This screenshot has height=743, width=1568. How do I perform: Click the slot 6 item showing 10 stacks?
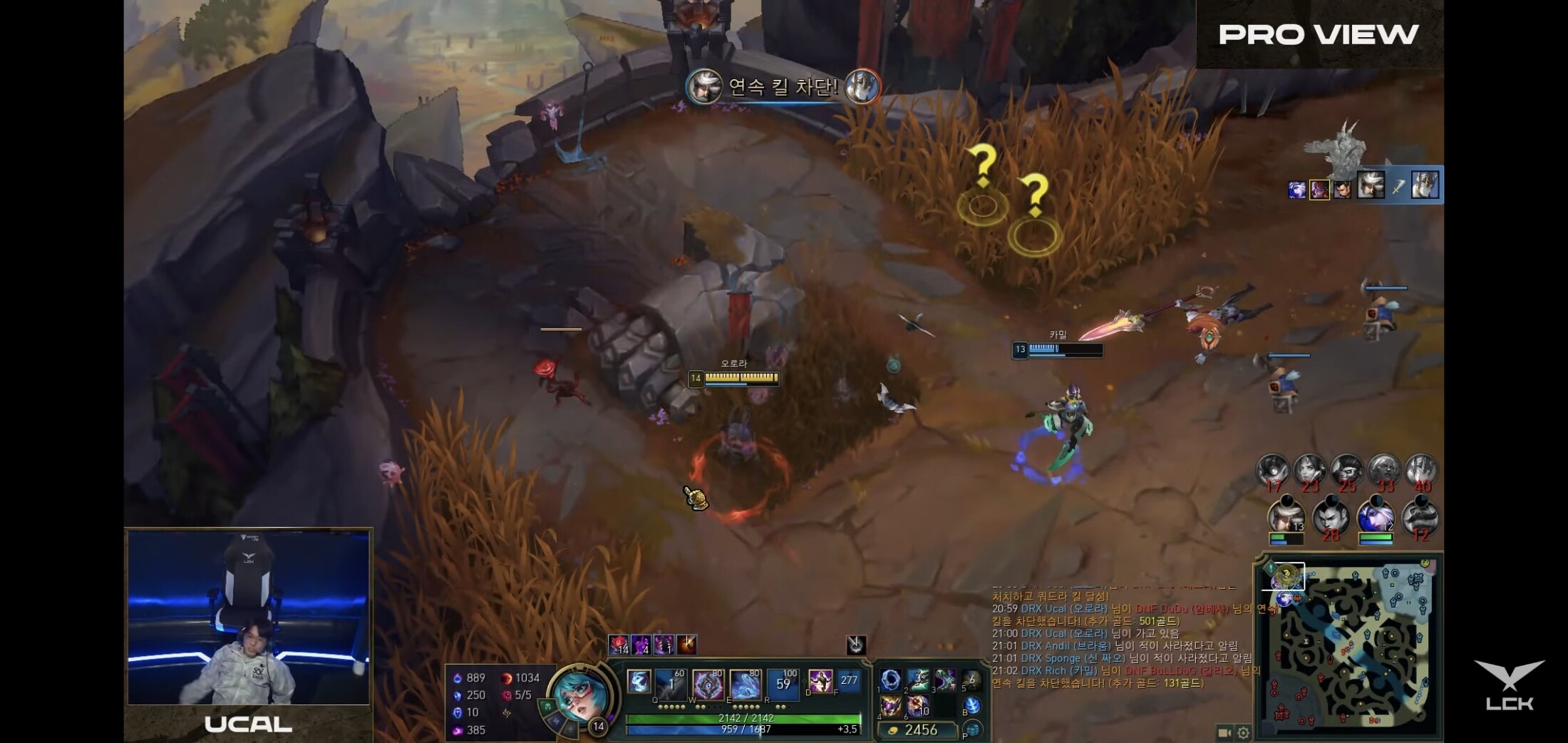pos(918,706)
